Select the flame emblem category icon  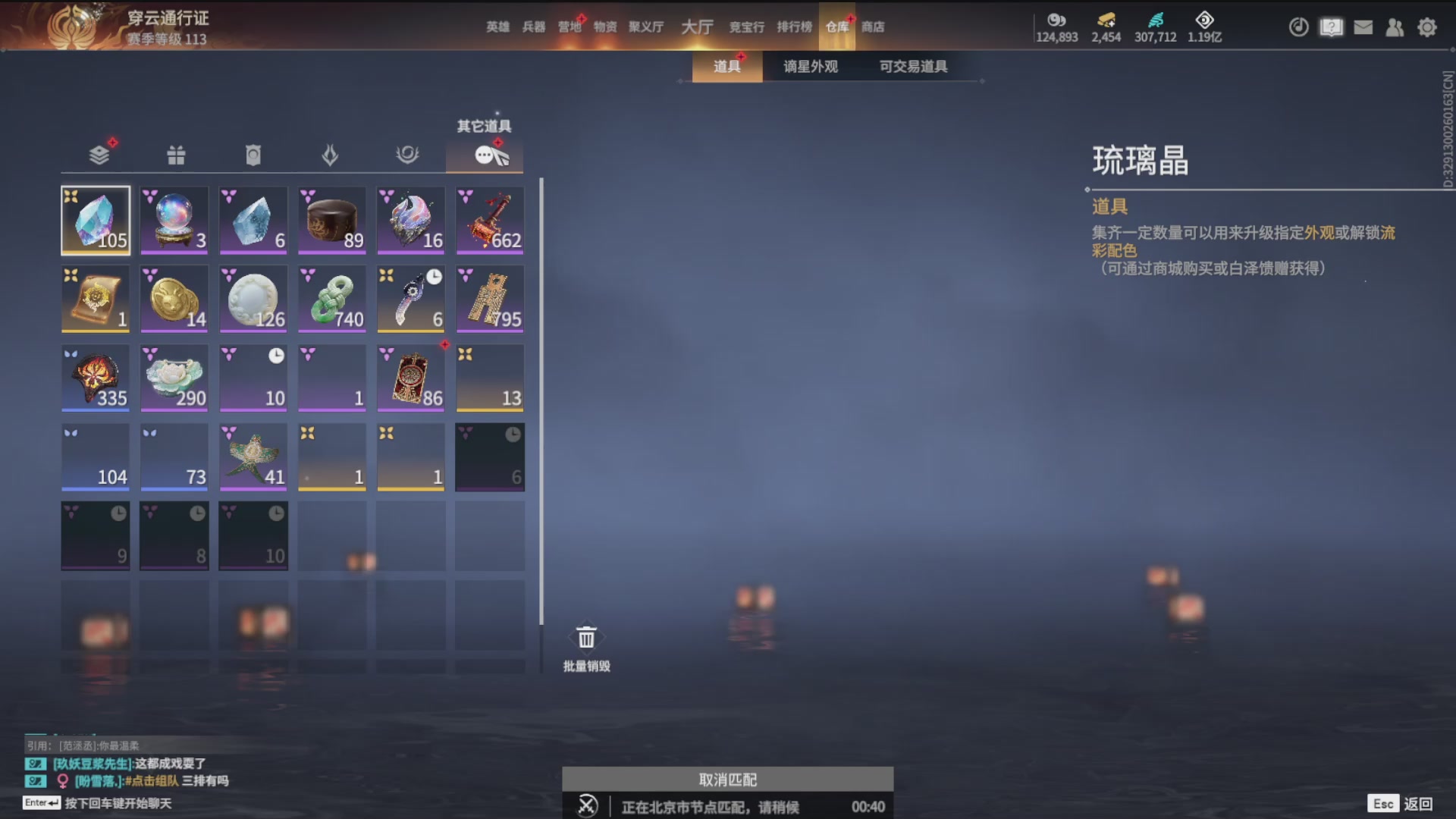click(x=332, y=154)
